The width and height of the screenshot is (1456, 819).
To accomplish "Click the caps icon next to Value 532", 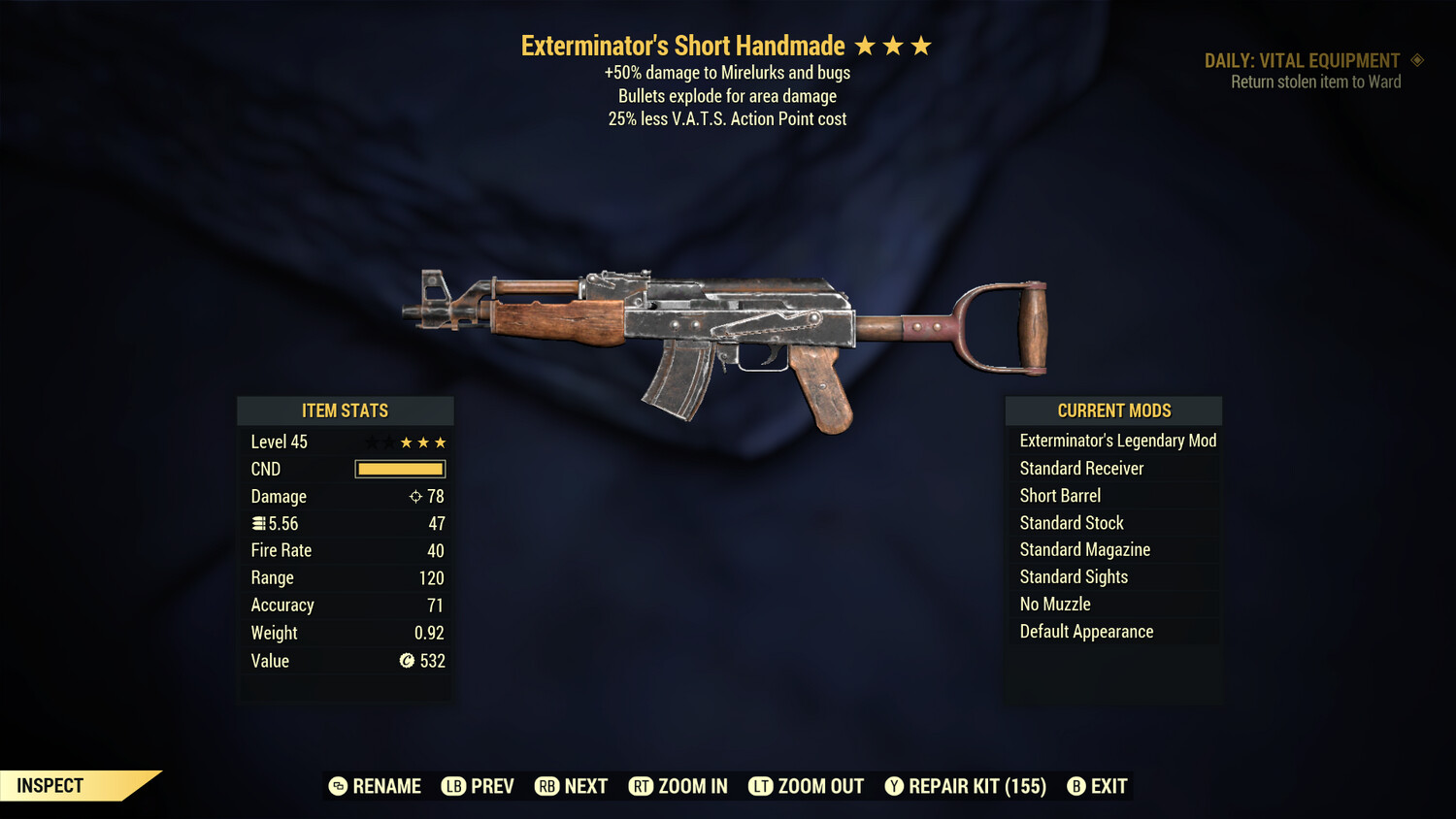I will 406,661.
